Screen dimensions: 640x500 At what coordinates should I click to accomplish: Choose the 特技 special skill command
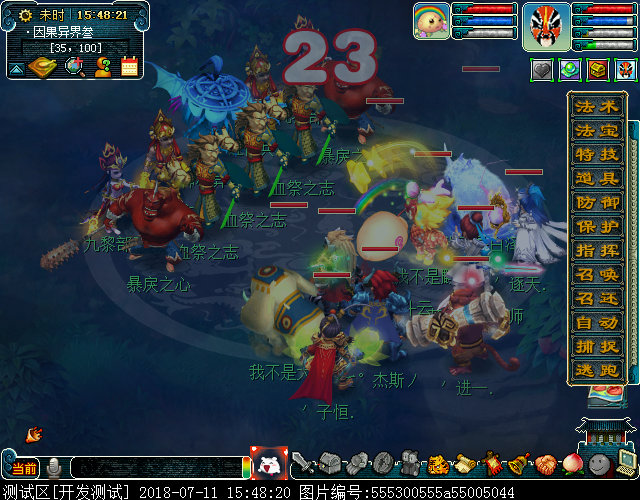pyautogui.click(x=596, y=155)
